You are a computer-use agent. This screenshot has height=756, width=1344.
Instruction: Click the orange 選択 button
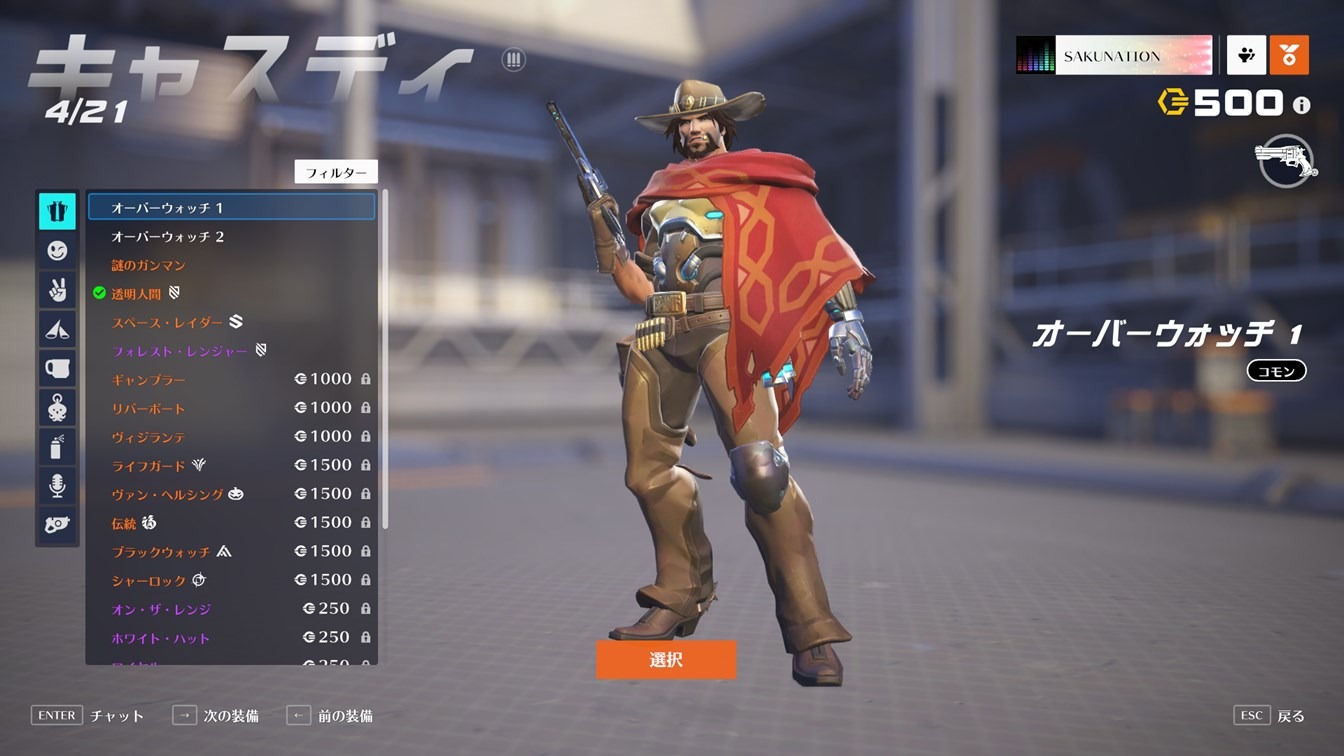[665, 660]
